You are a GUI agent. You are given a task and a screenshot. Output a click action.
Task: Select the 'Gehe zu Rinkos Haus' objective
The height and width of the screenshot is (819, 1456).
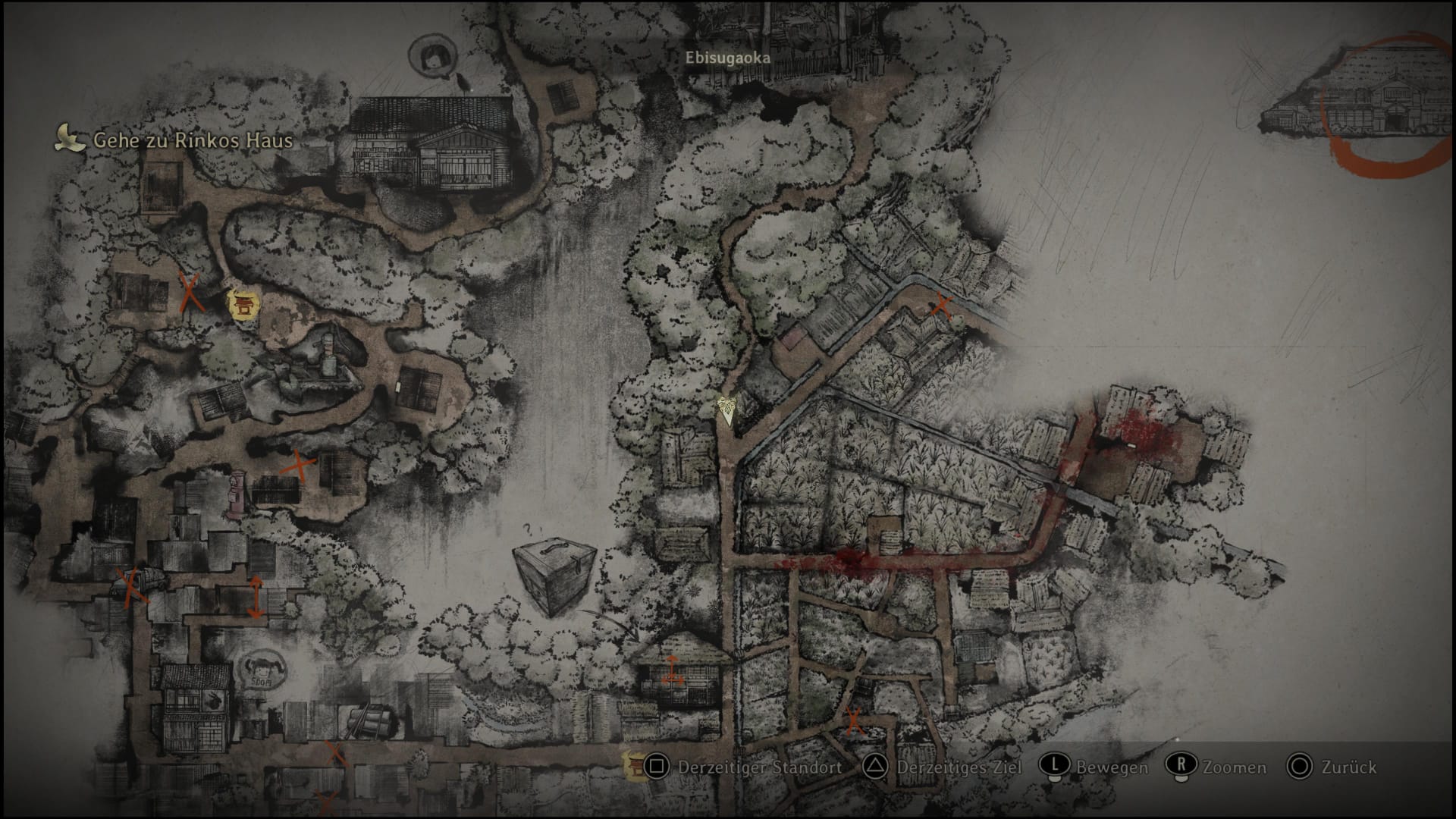click(x=192, y=140)
